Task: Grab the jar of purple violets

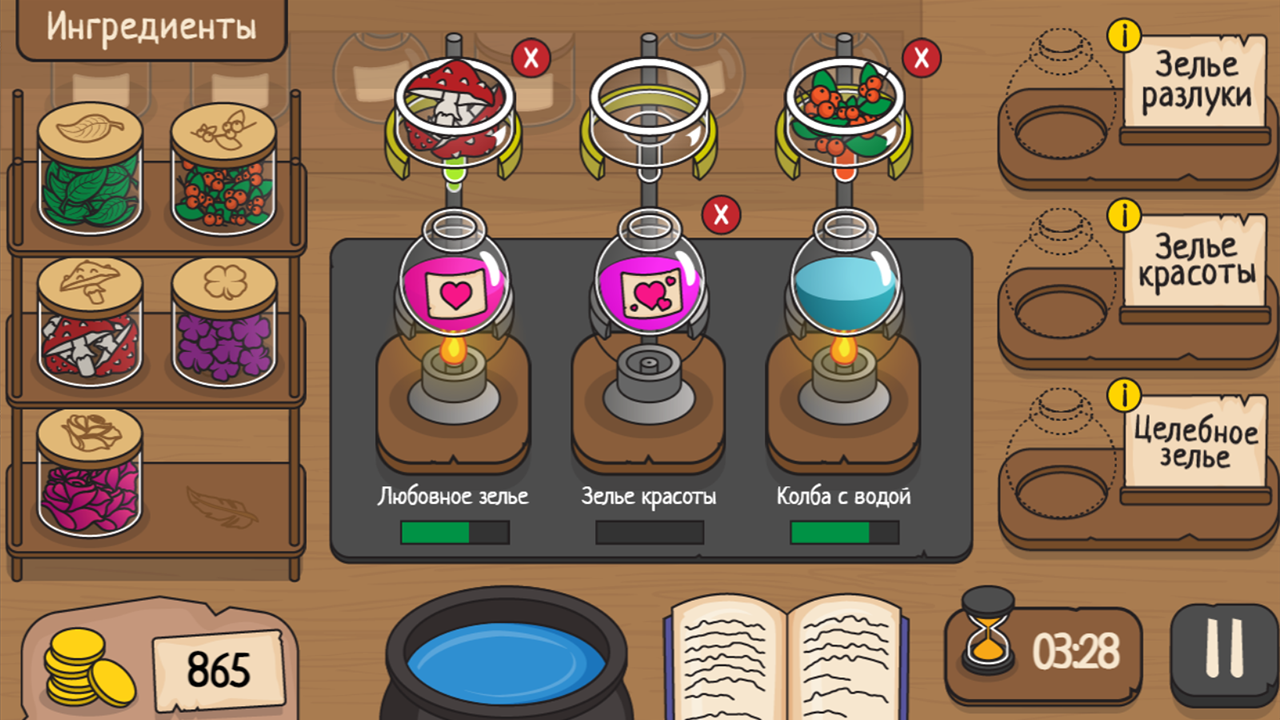Action: [x=225, y=330]
